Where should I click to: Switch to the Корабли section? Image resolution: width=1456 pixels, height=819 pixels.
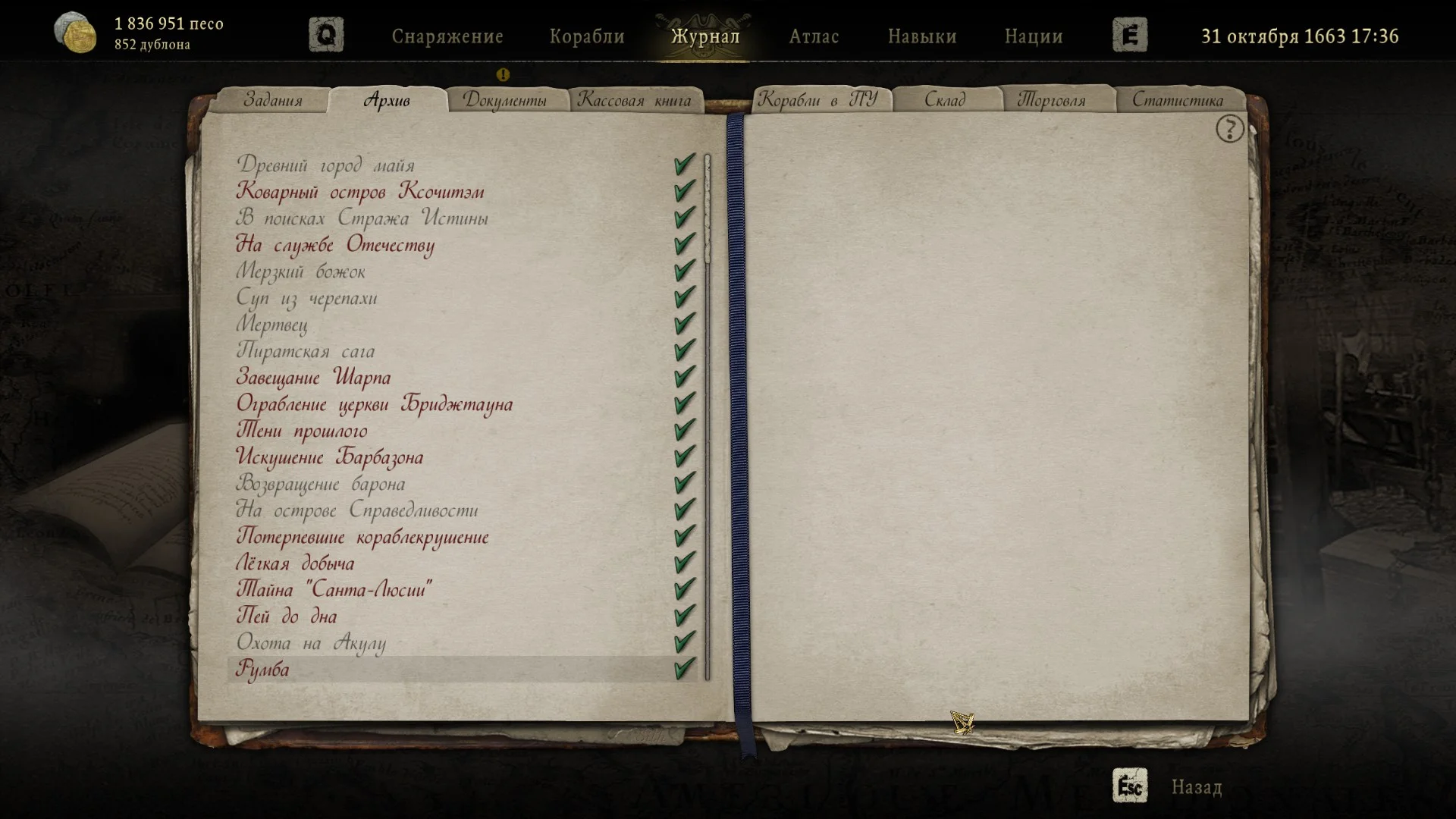(587, 36)
